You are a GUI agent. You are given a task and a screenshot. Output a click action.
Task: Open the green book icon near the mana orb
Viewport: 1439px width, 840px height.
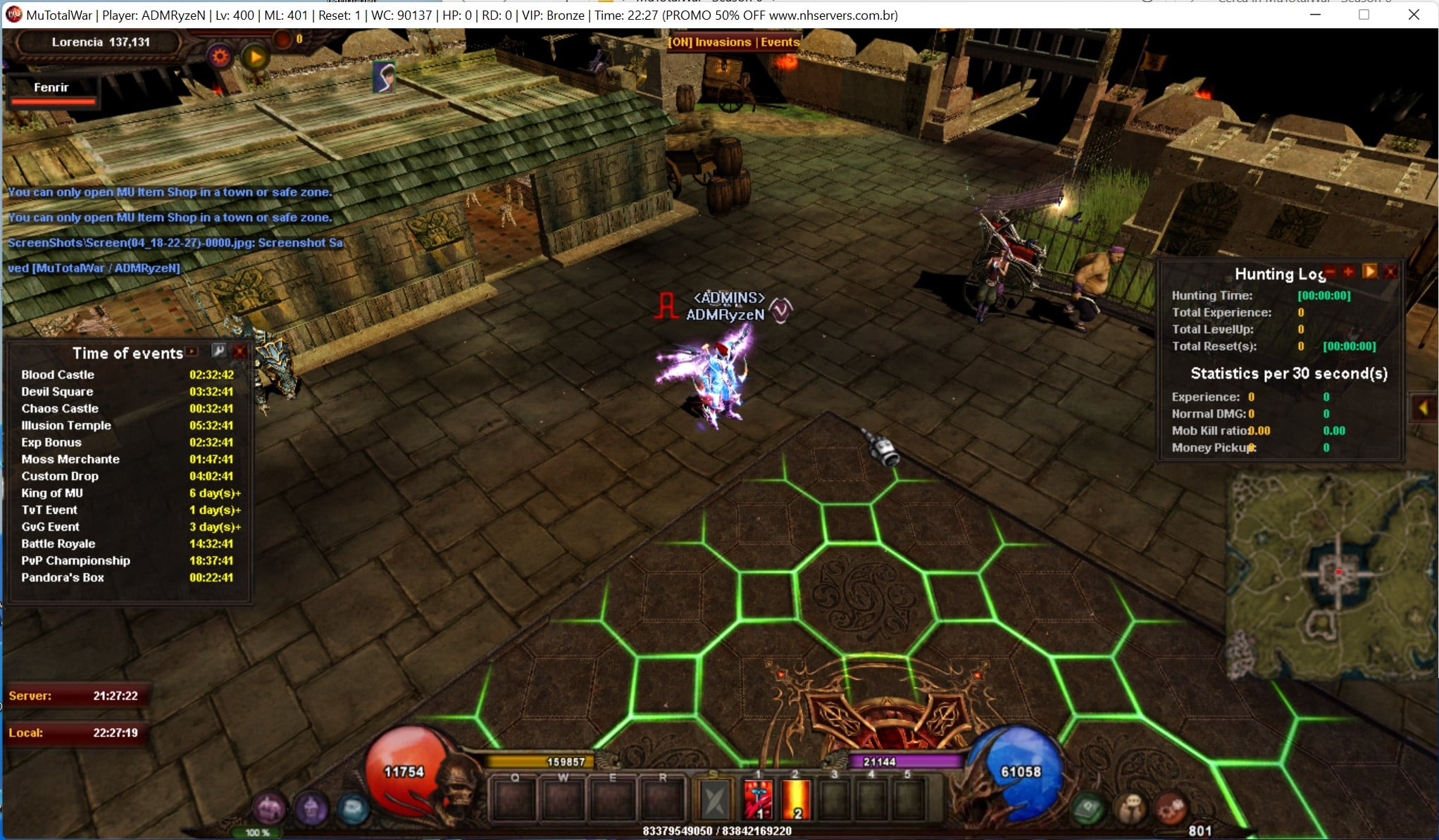1087,808
